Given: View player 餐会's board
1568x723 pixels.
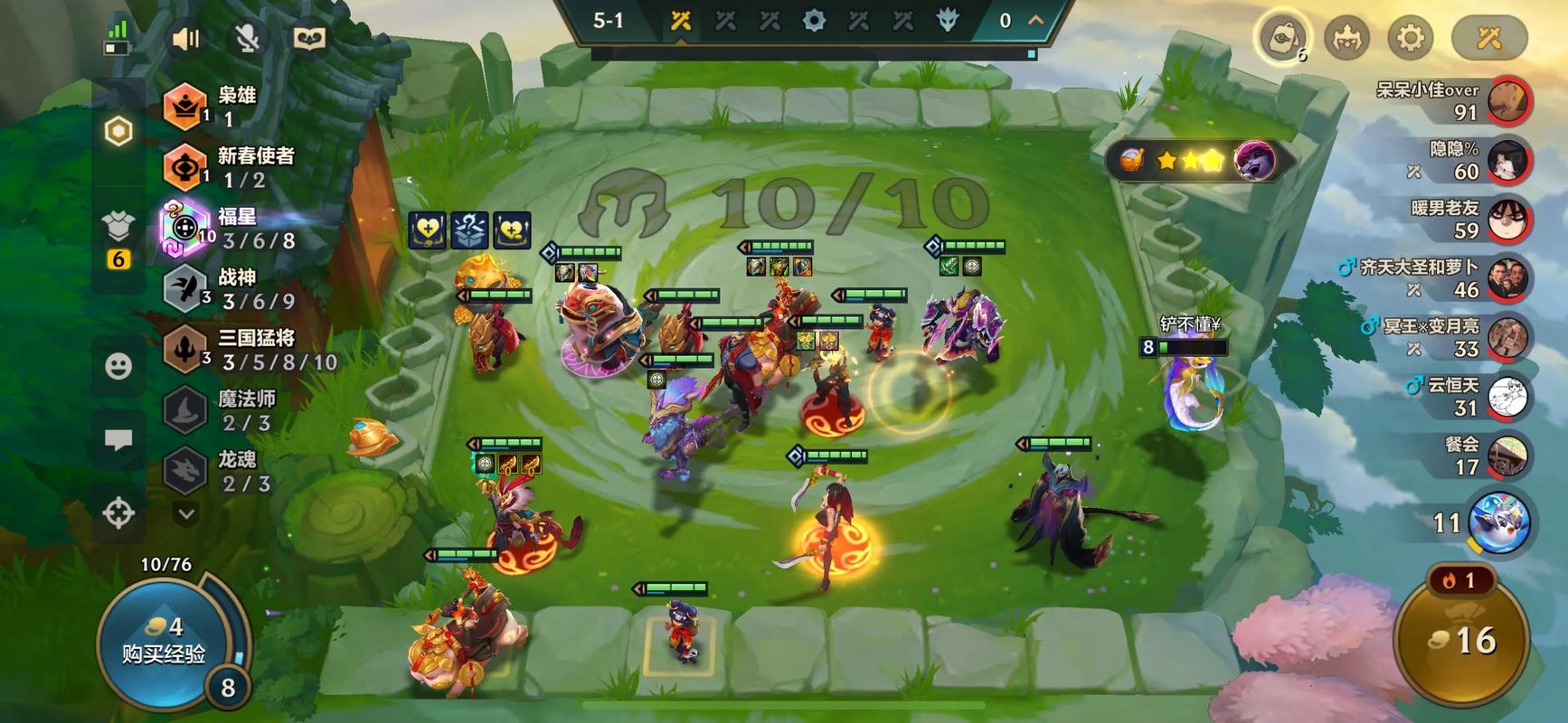Looking at the screenshot, I should pos(1507,456).
